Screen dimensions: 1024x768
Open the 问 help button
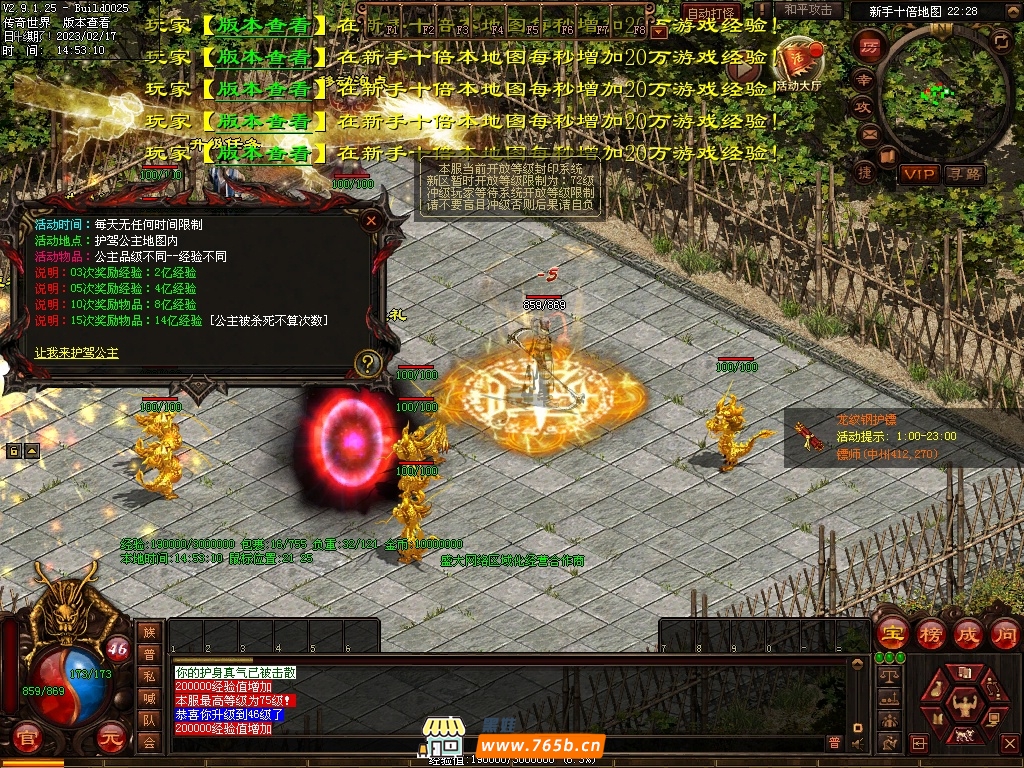(1004, 634)
